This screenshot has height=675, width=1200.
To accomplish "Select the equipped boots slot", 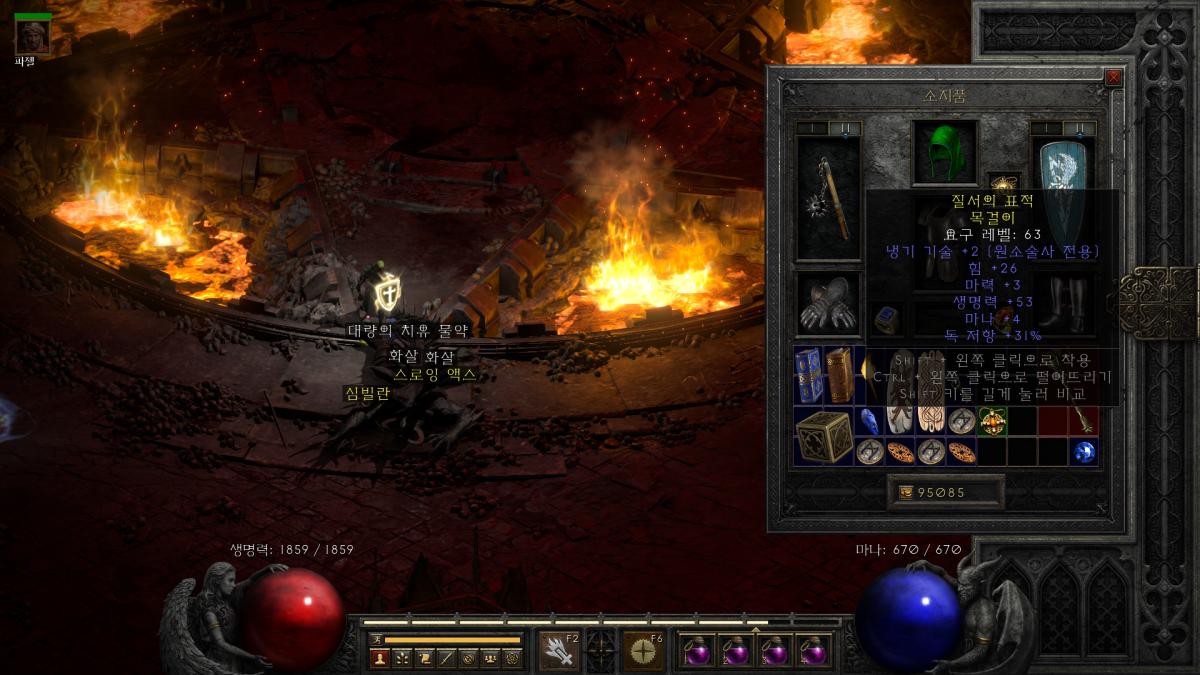I will coord(1063,305).
